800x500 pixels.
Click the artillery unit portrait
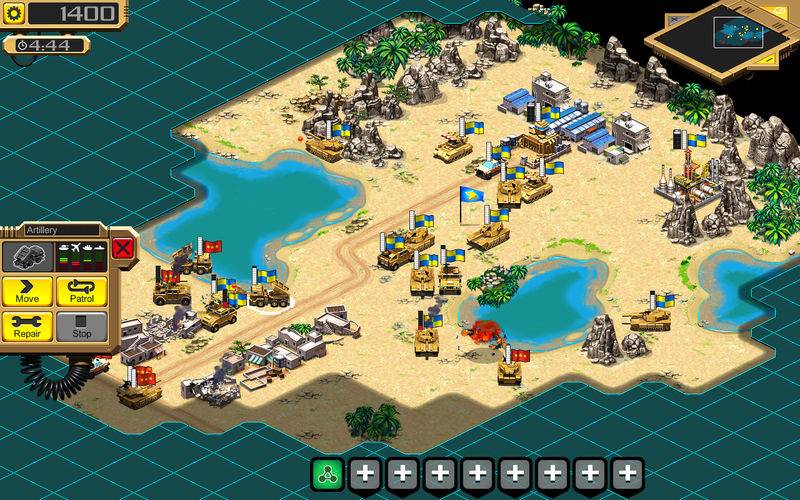click(x=23, y=254)
